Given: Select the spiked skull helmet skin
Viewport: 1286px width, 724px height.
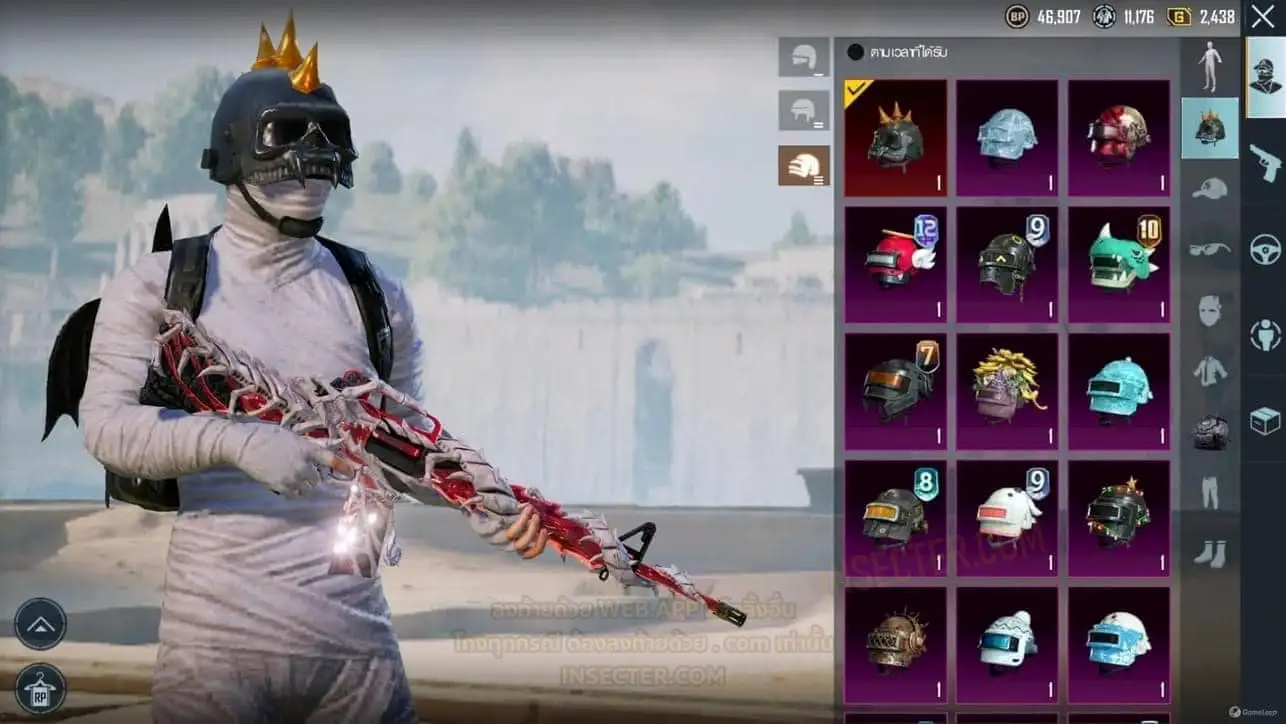Looking at the screenshot, I should pyautogui.click(x=895, y=138).
